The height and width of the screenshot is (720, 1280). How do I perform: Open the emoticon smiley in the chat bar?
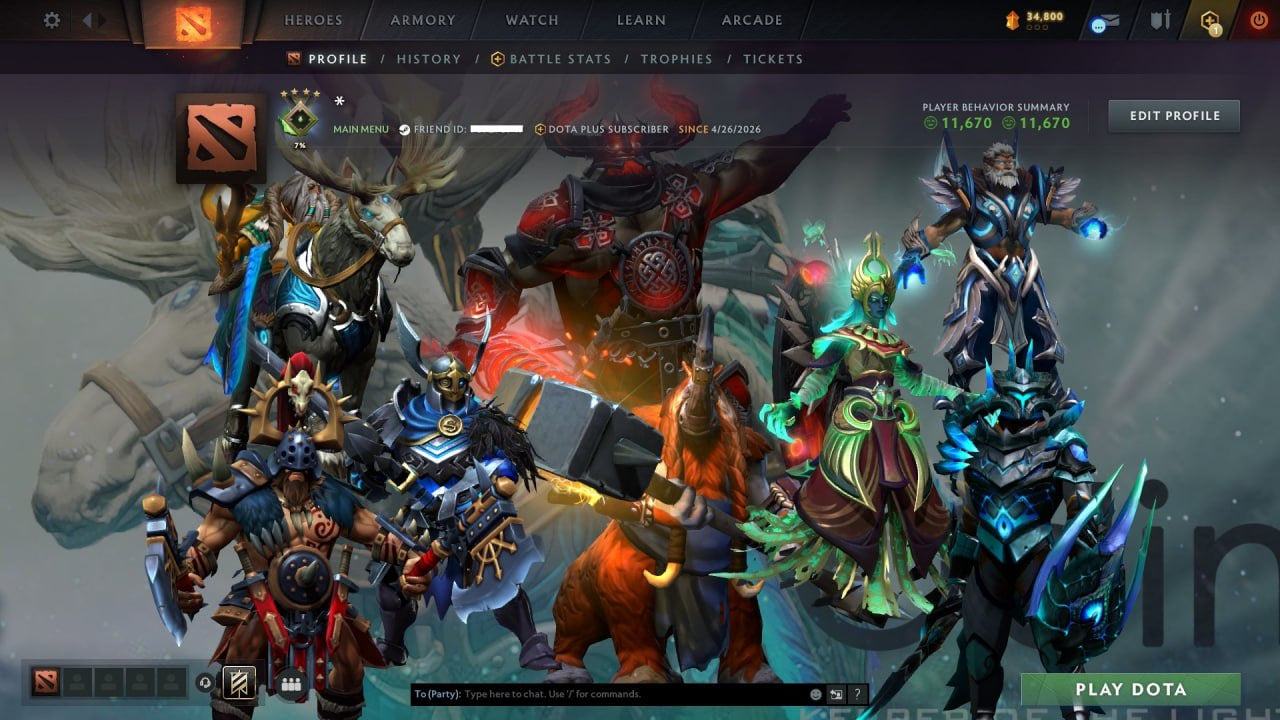pyautogui.click(x=815, y=693)
